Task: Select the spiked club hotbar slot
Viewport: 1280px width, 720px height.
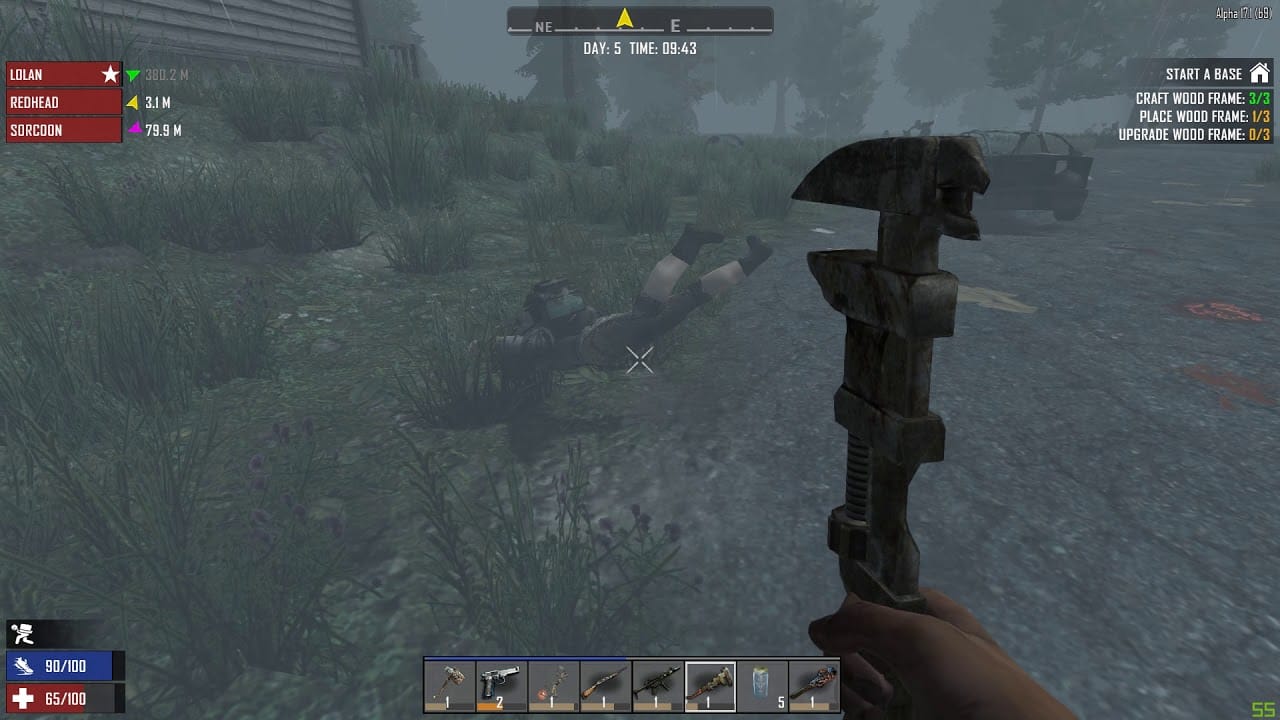Action: pyautogui.click(x=814, y=686)
